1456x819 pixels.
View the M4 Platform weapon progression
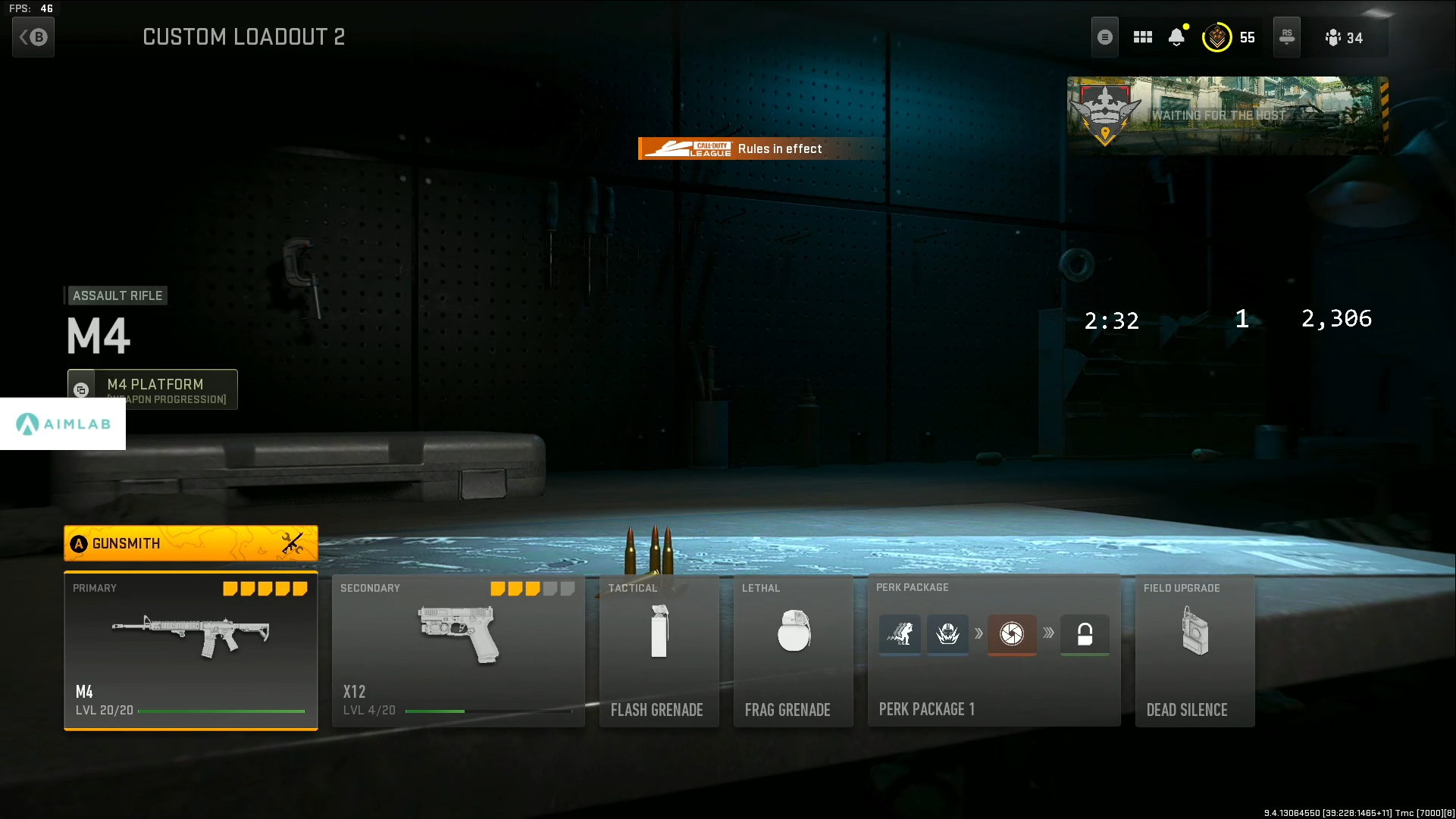point(152,389)
